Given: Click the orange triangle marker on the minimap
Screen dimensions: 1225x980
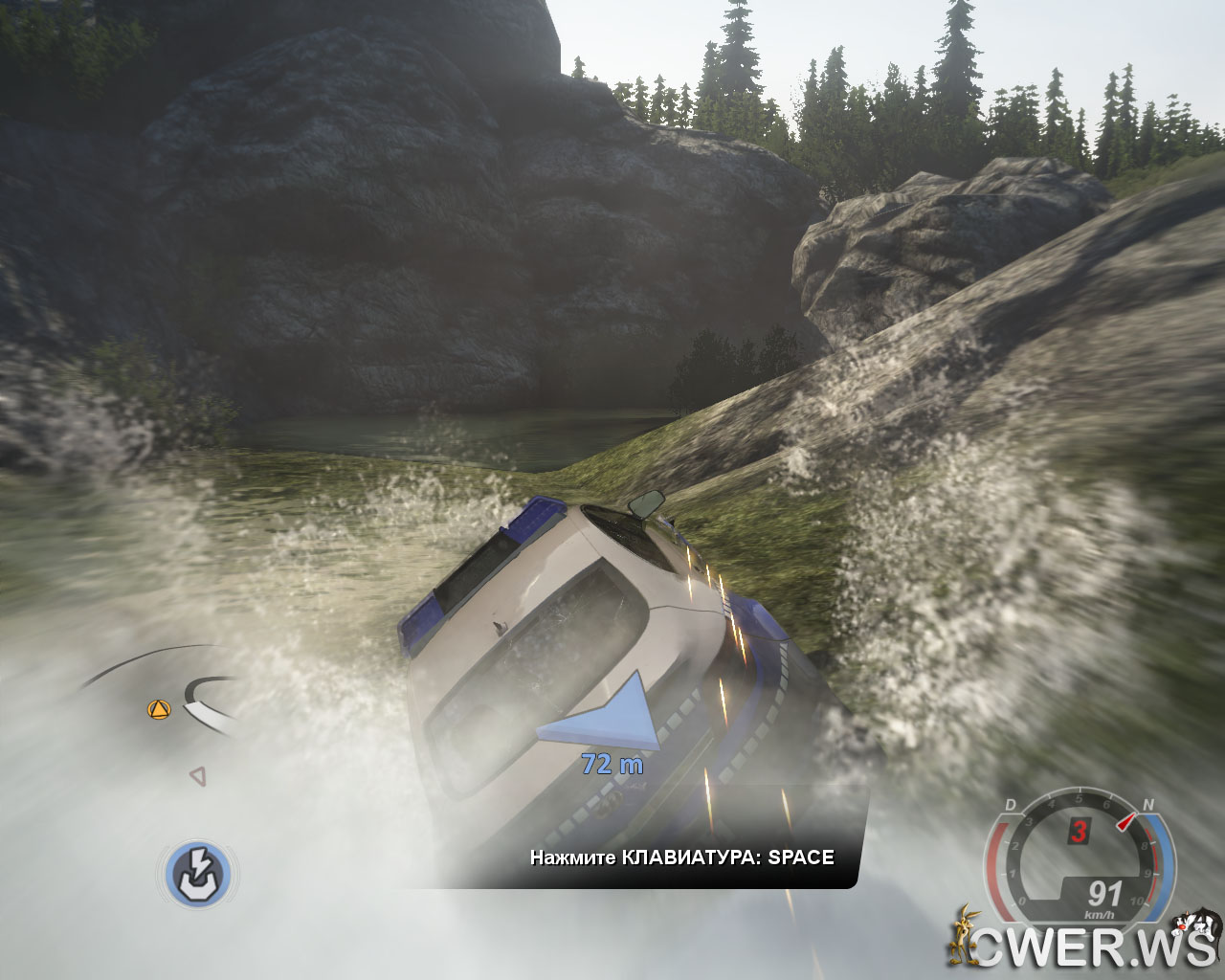Looking at the screenshot, I should point(158,709).
